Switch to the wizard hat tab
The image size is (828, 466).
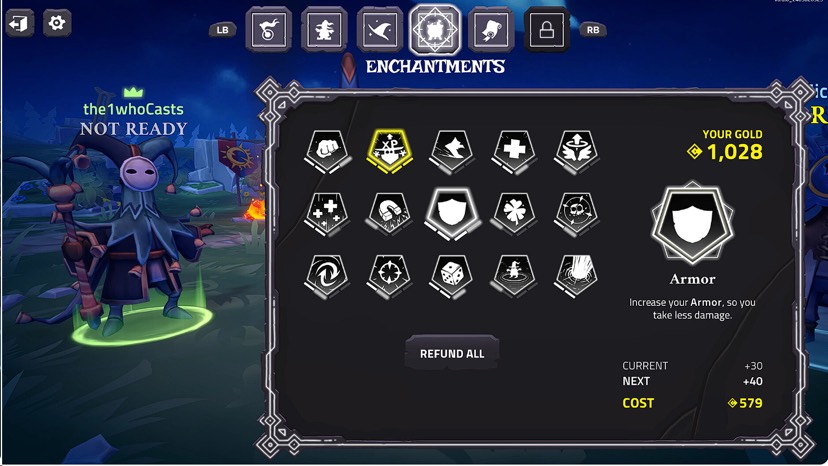click(379, 29)
